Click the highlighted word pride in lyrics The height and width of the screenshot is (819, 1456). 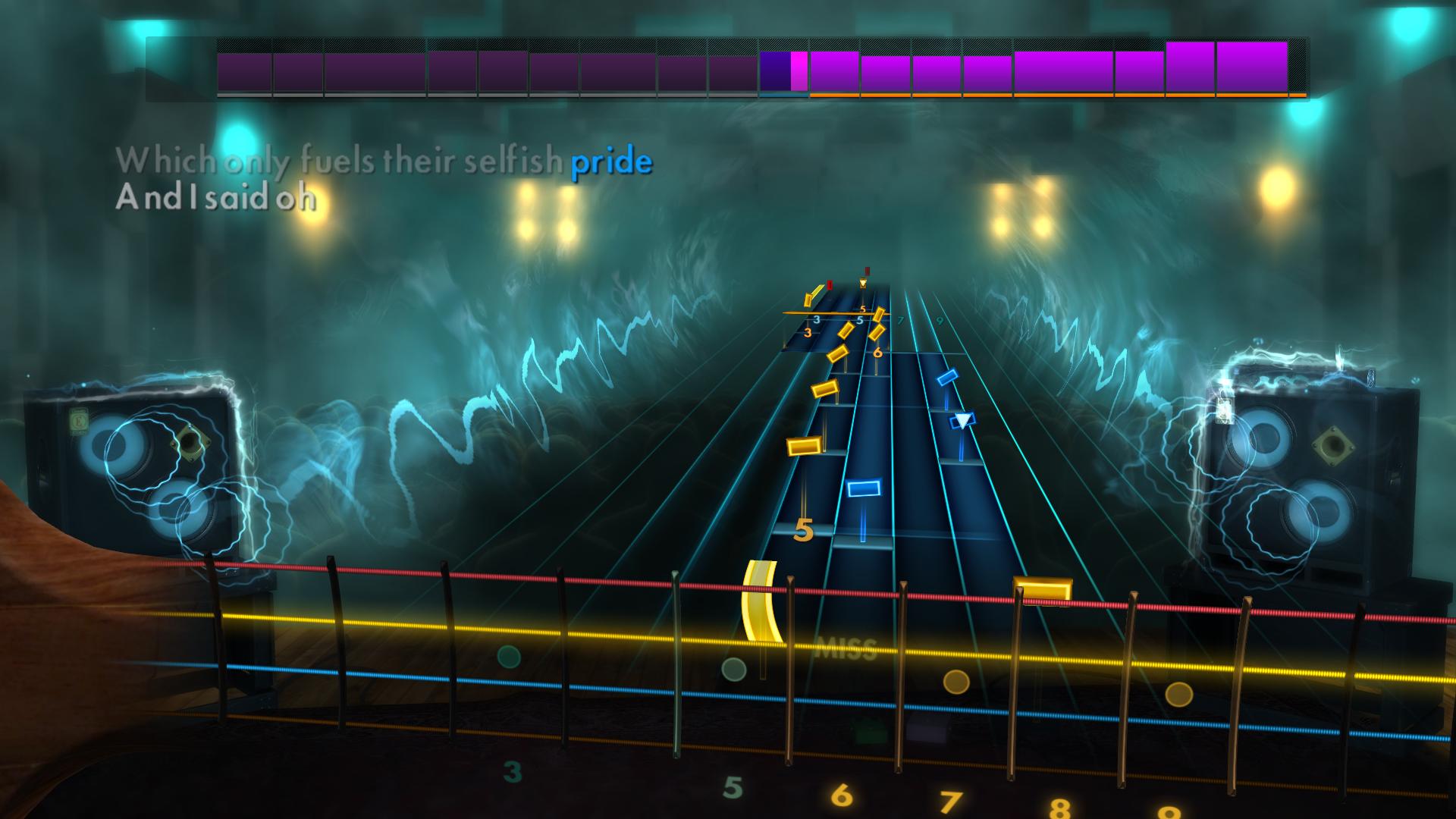pyautogui.click(x=611, y=161)
